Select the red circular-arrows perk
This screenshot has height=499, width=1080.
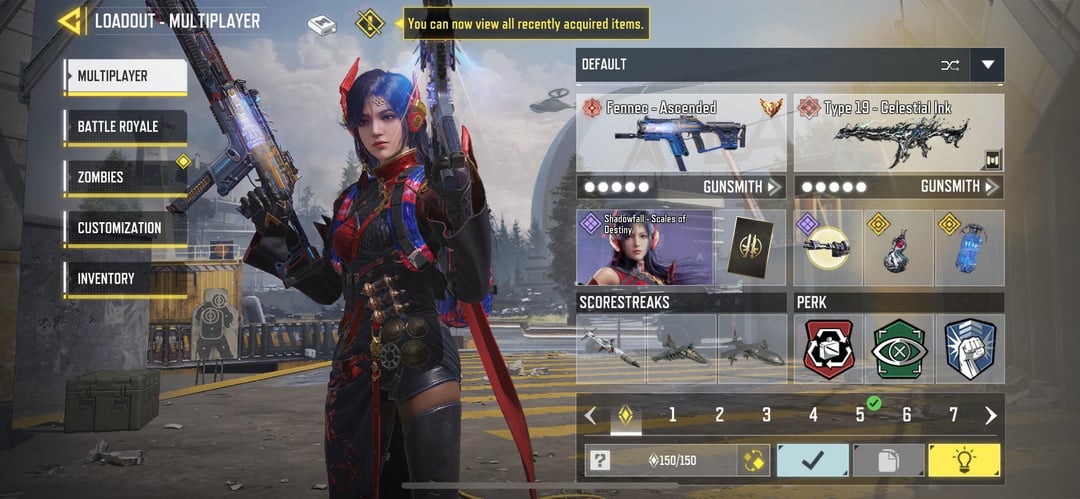pyautogui.click(x=829, y=349)
